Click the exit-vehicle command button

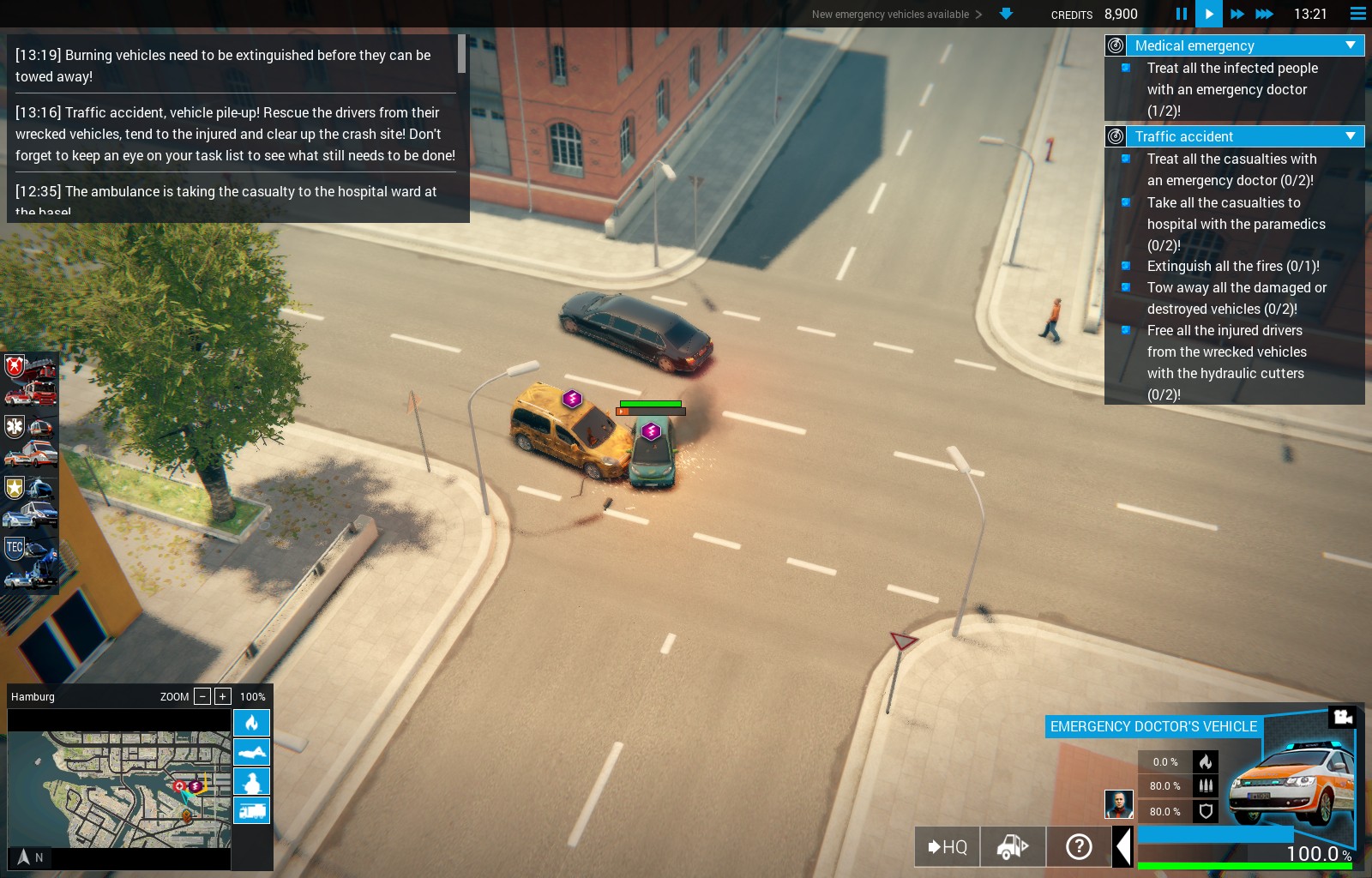(1013, 847)
